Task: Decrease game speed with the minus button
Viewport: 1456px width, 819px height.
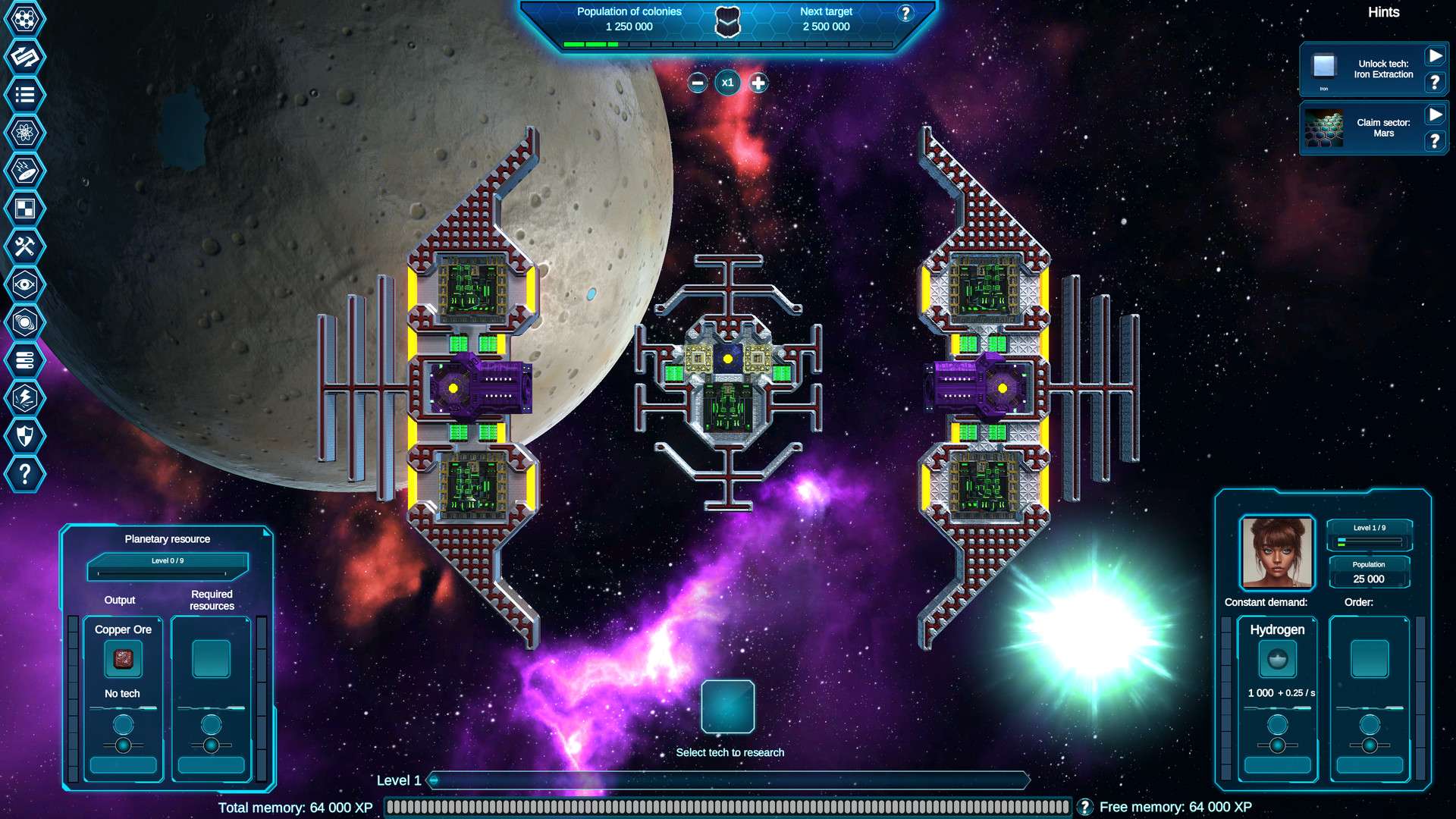Action: tap(698, 83)
